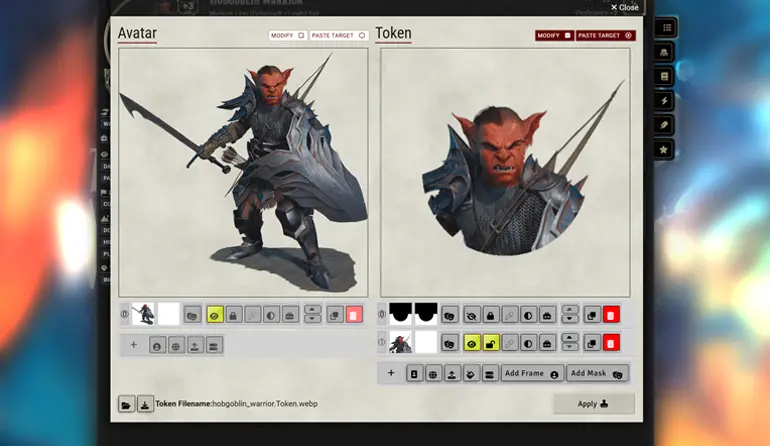Show the hidden token mask layer
770x446 pixels.
coord(471,314)
